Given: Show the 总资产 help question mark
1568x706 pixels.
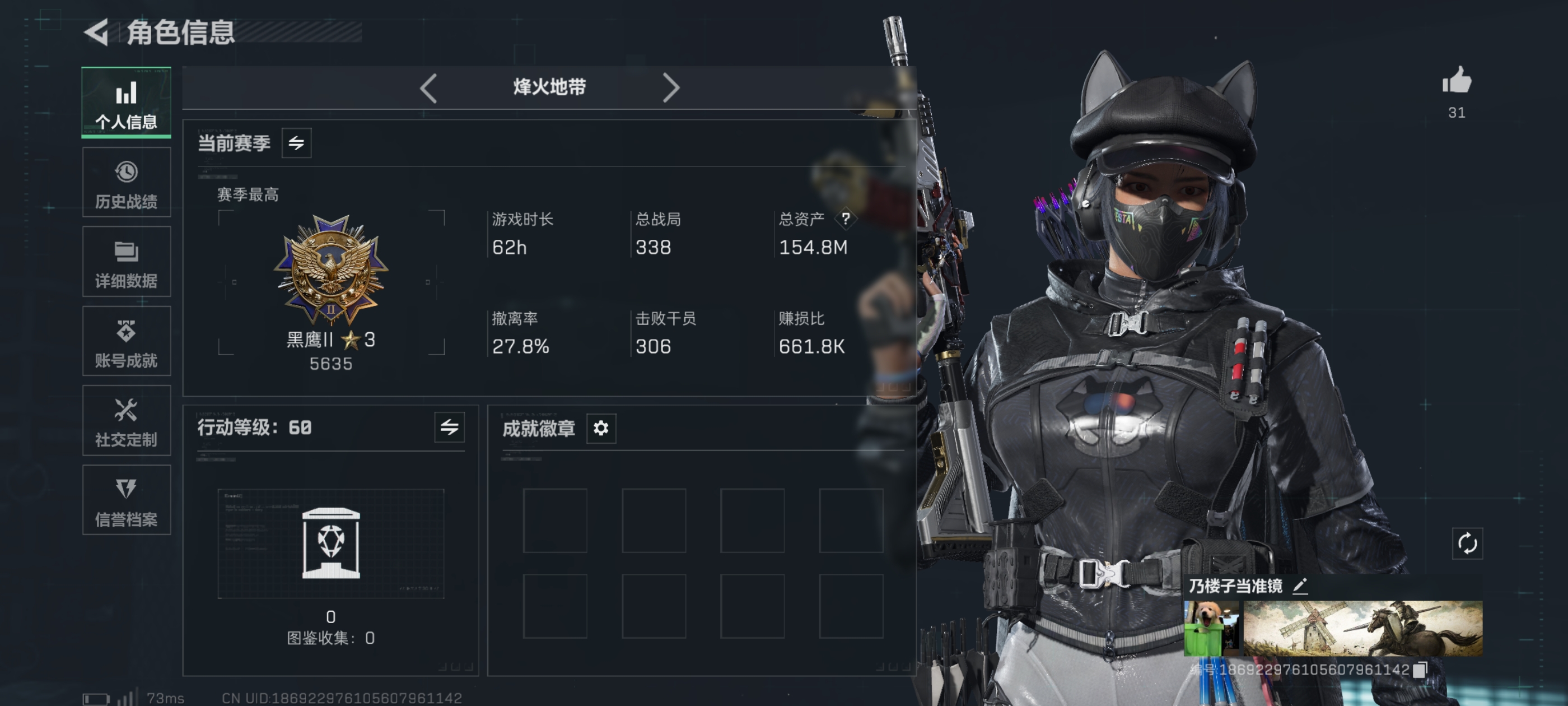Looking at the screenshot, I should [846, 219].
